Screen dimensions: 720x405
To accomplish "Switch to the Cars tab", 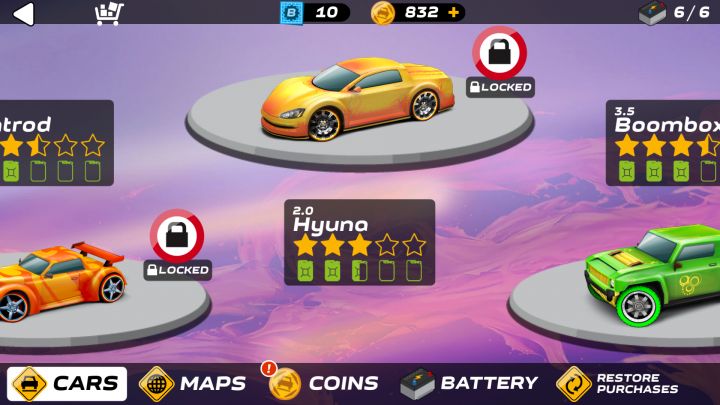I will pyautogui.click(x=68, y=383).
